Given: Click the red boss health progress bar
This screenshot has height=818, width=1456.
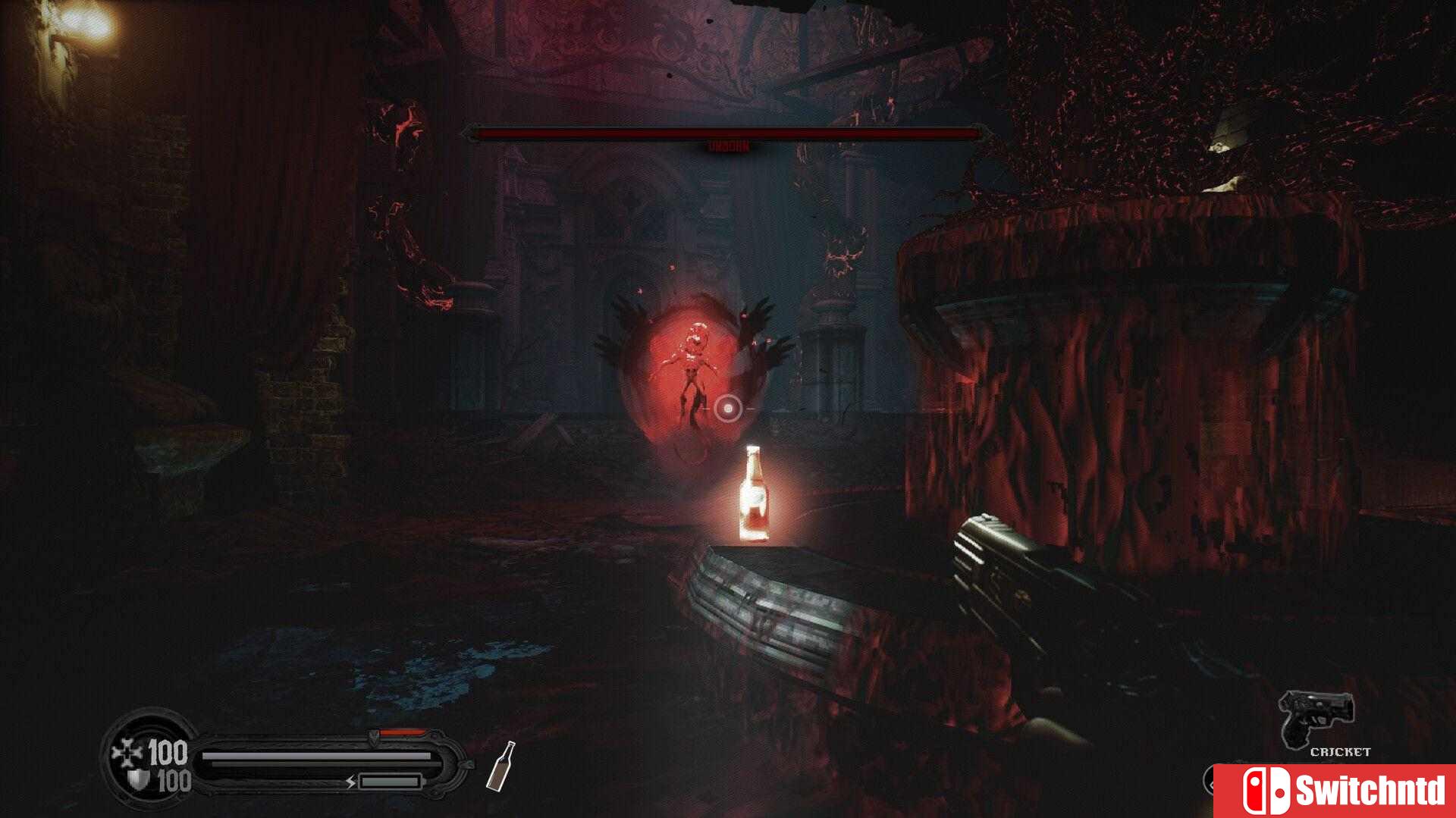Looking at the screenshot, I should pos(728,131).
